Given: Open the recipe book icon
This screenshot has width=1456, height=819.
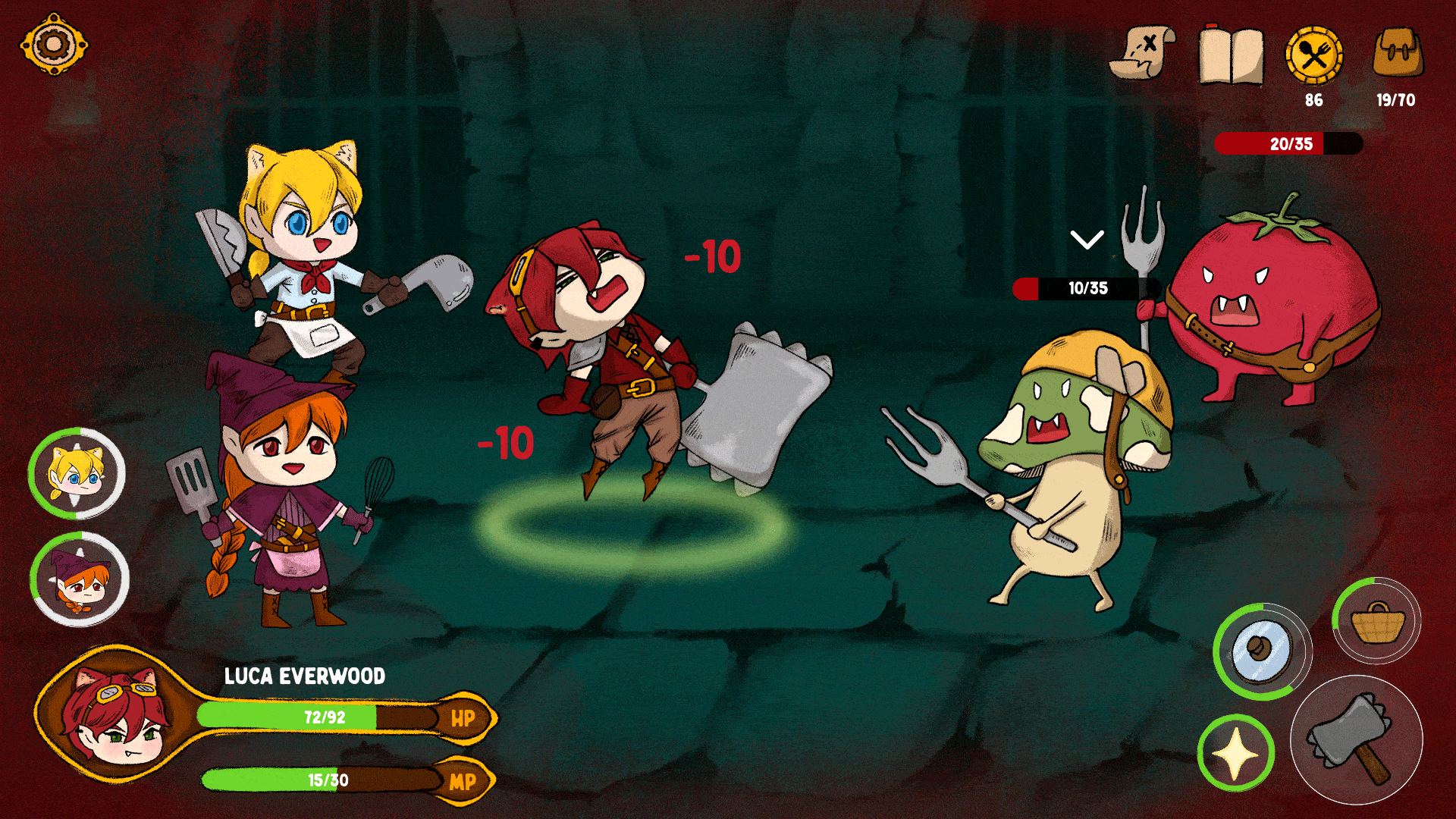Looking at the screenshot, I should [1232, 57].
